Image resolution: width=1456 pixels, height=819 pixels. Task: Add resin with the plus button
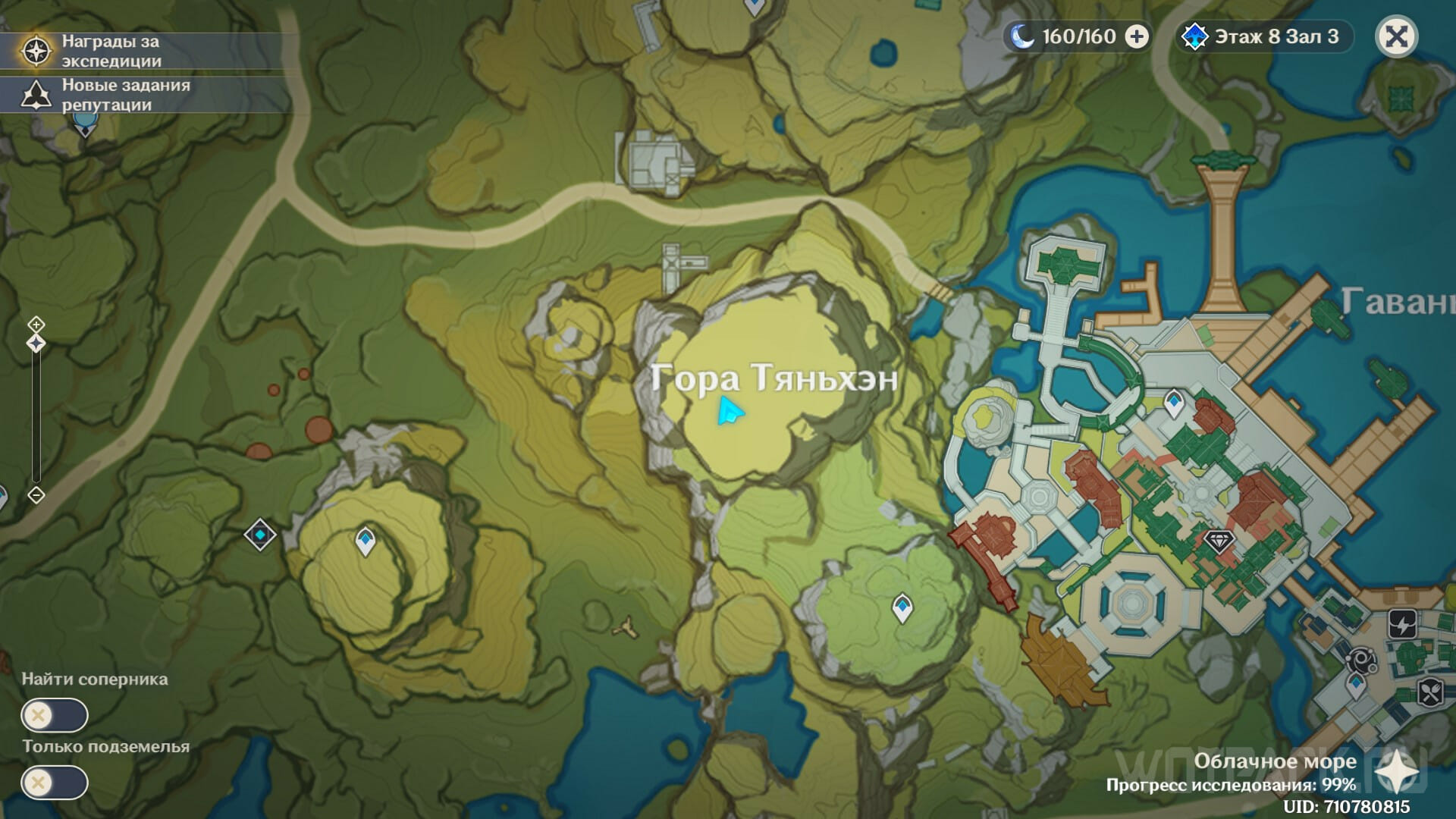1136,36
